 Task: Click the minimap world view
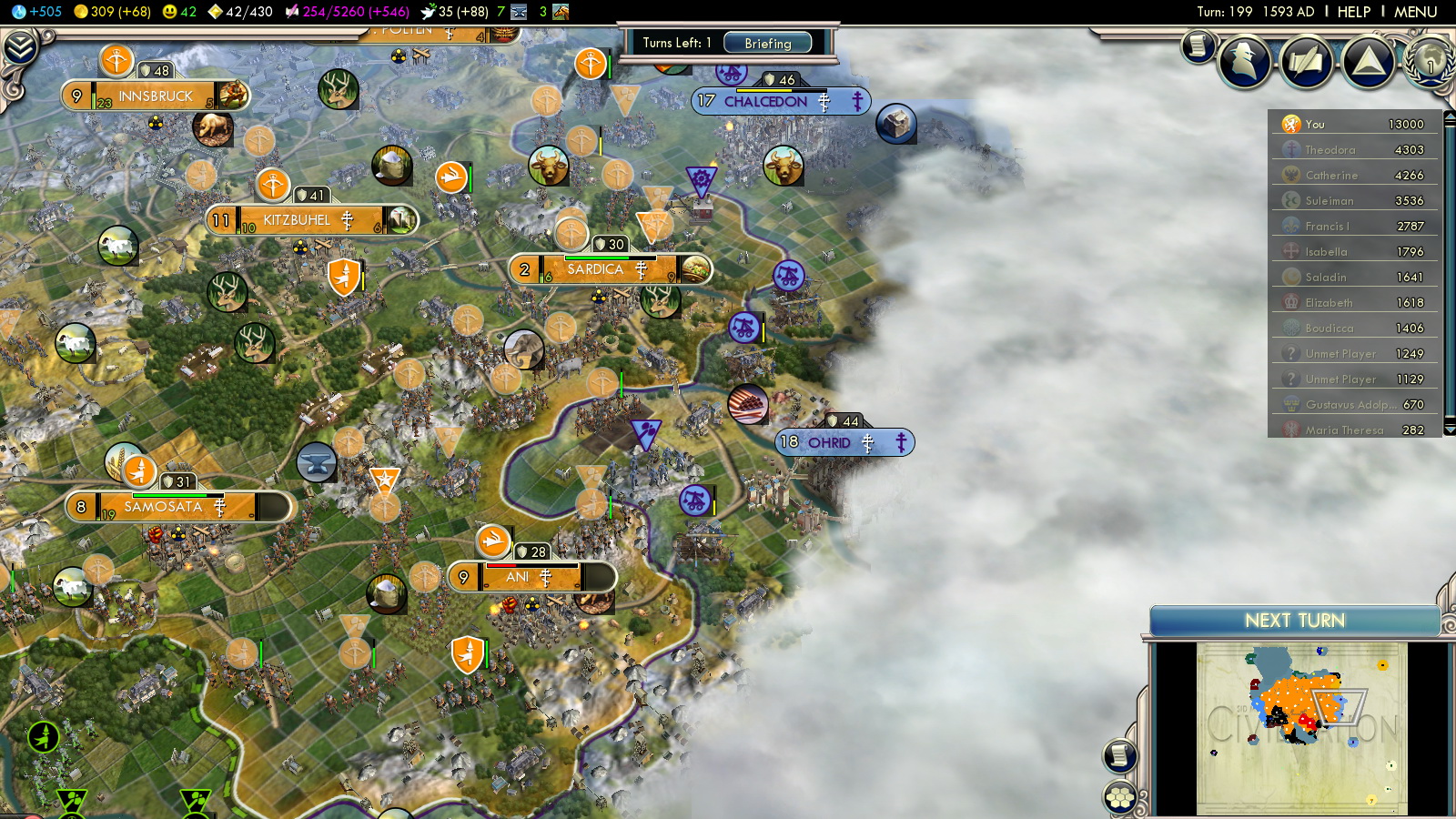point(1301,728)
